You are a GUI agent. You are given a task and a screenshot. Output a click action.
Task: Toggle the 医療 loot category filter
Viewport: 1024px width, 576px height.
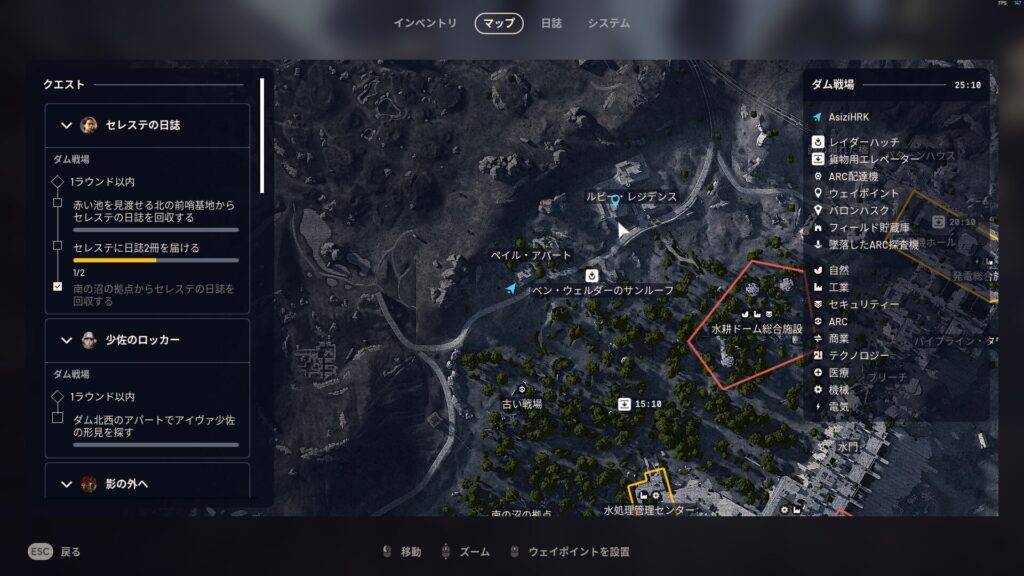pyautogui.click(x=838, y=372)
